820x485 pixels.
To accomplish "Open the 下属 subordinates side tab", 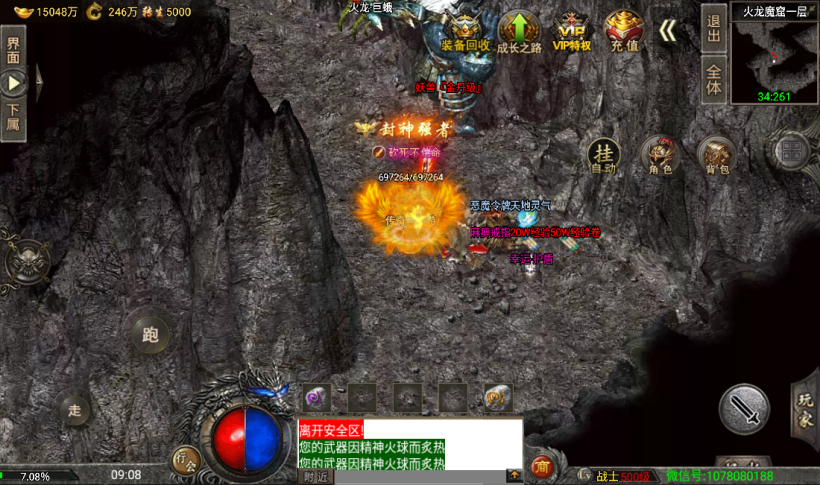I will click(13, 118).
